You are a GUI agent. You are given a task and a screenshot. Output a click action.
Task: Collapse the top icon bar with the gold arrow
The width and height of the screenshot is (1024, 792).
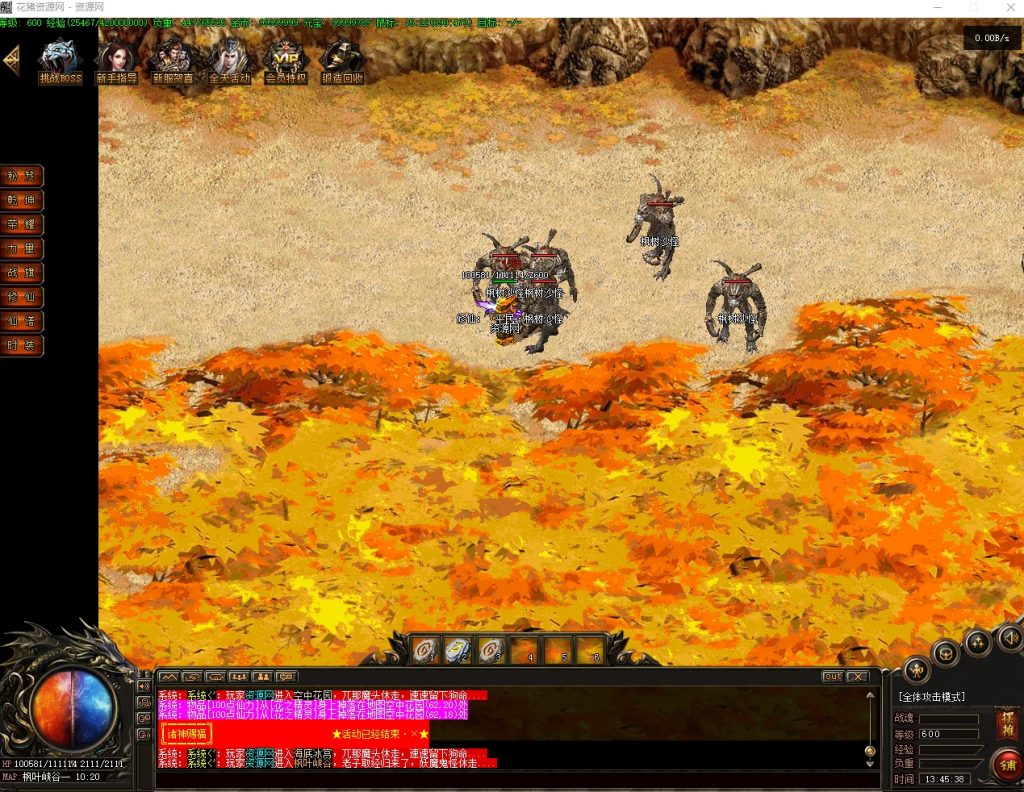click(11, 61)
